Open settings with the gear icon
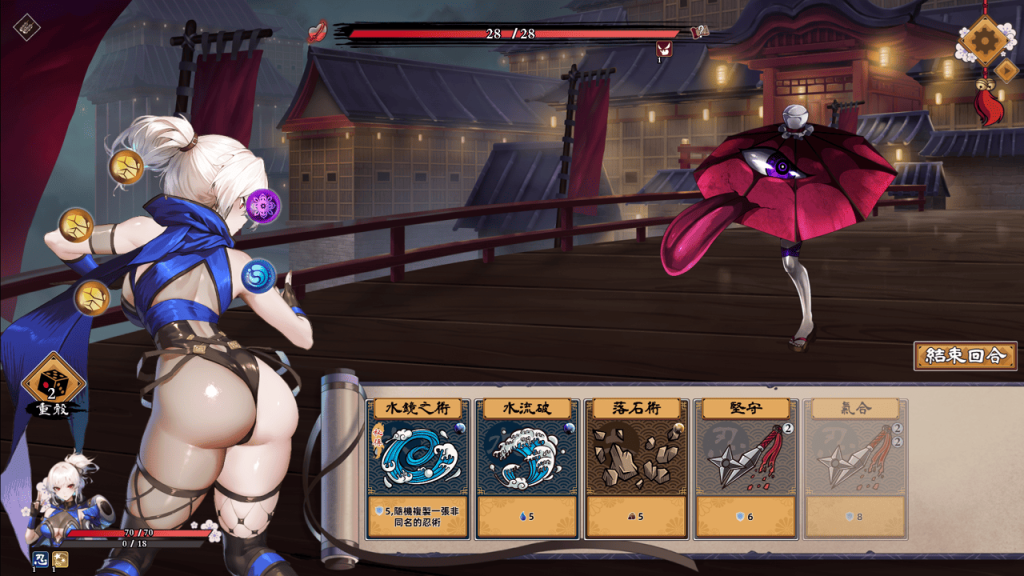Image resolution: width=1024 pixels, height=576 pixels. (x=986, y=41)
